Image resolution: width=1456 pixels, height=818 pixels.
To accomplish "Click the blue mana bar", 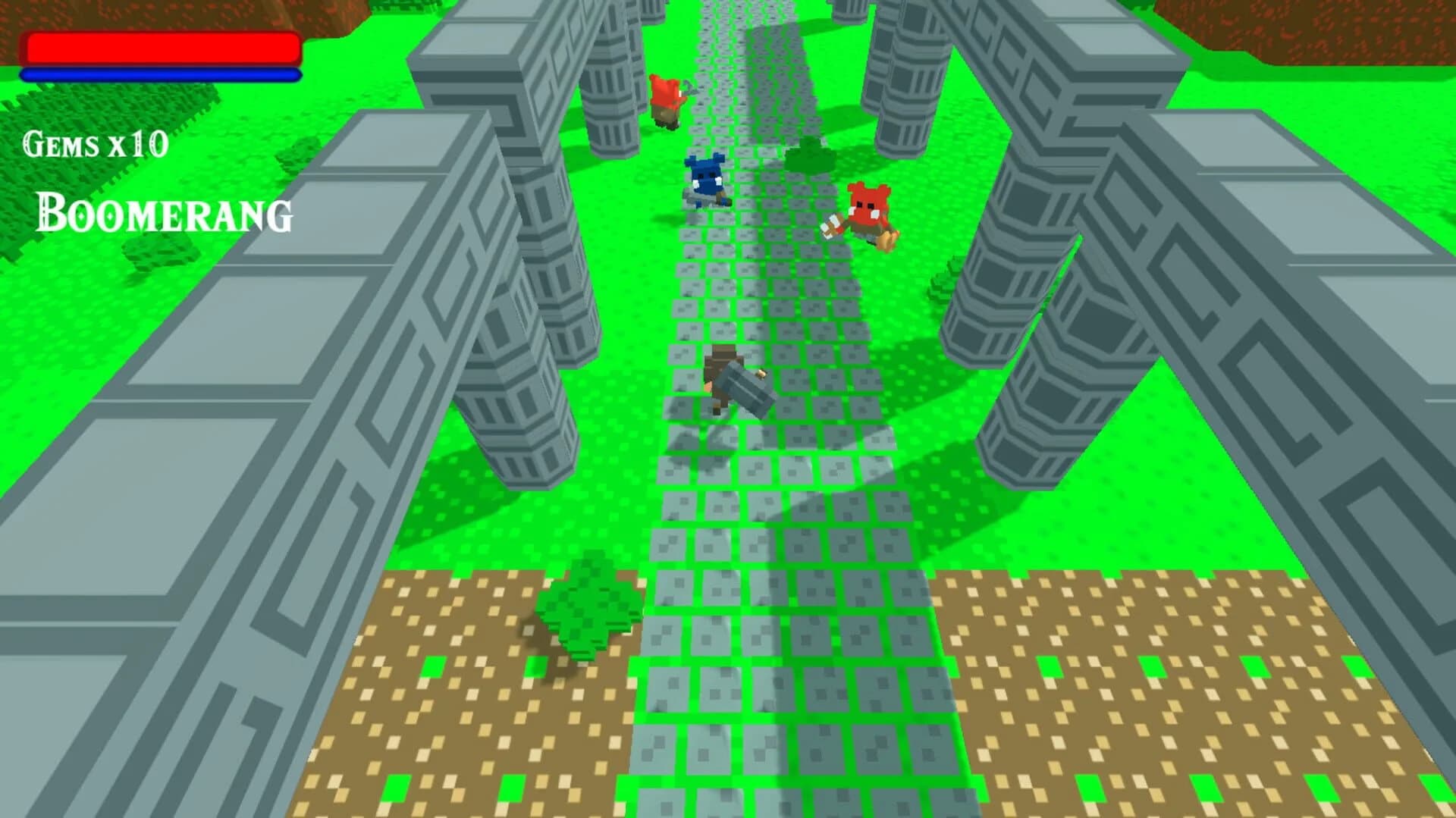I will pos(161,75).
